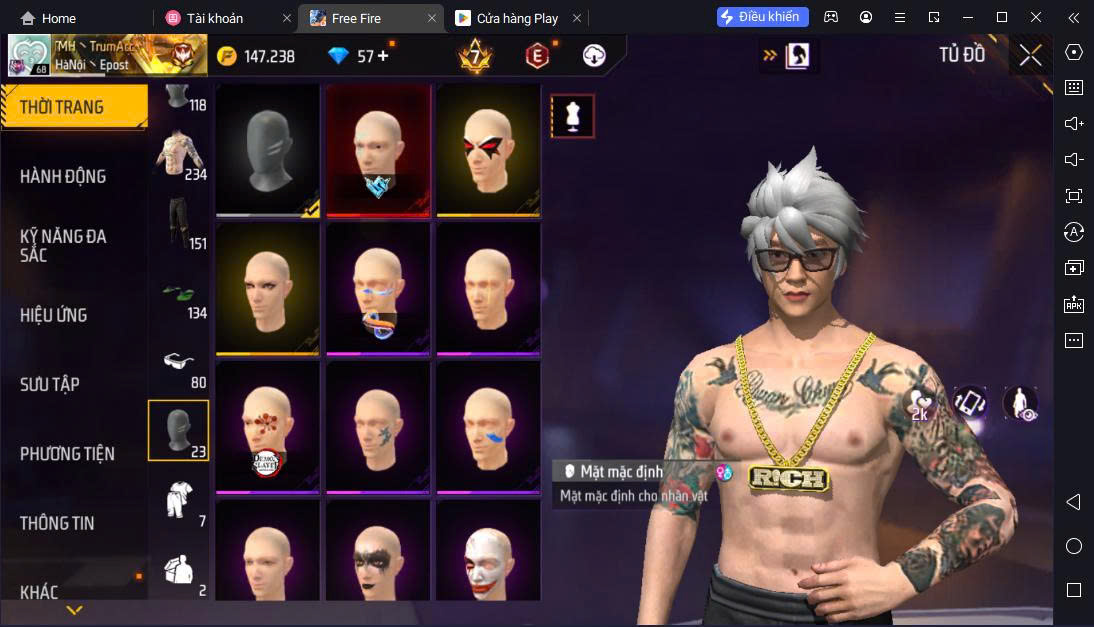The width and height of the screenshot is (1094, 627).
Task: Add more diamonds with plus button
Action: 382,56
